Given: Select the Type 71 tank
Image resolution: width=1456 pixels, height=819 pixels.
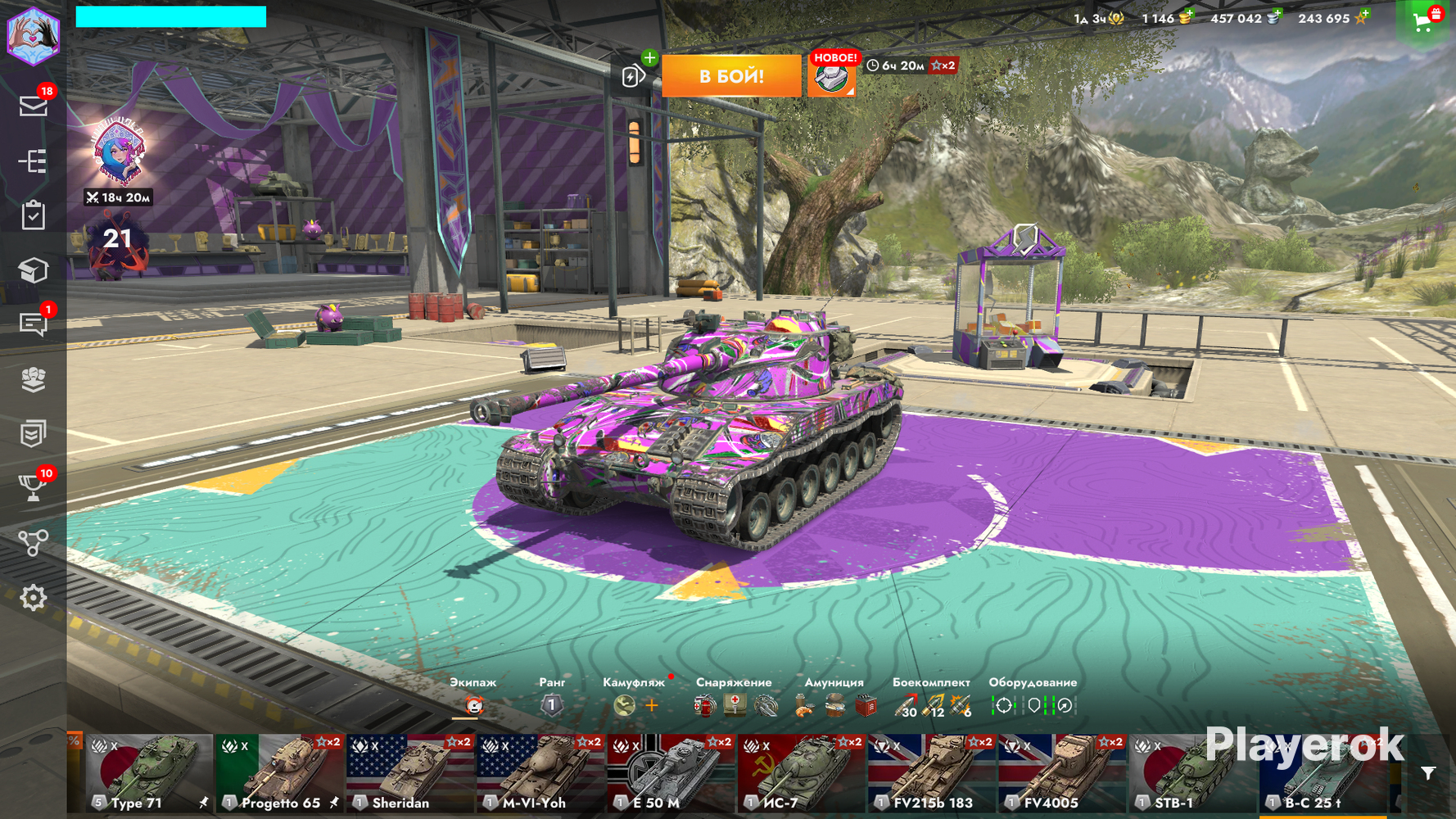Looking at the screenshot, I should click(x=148, y=774).
